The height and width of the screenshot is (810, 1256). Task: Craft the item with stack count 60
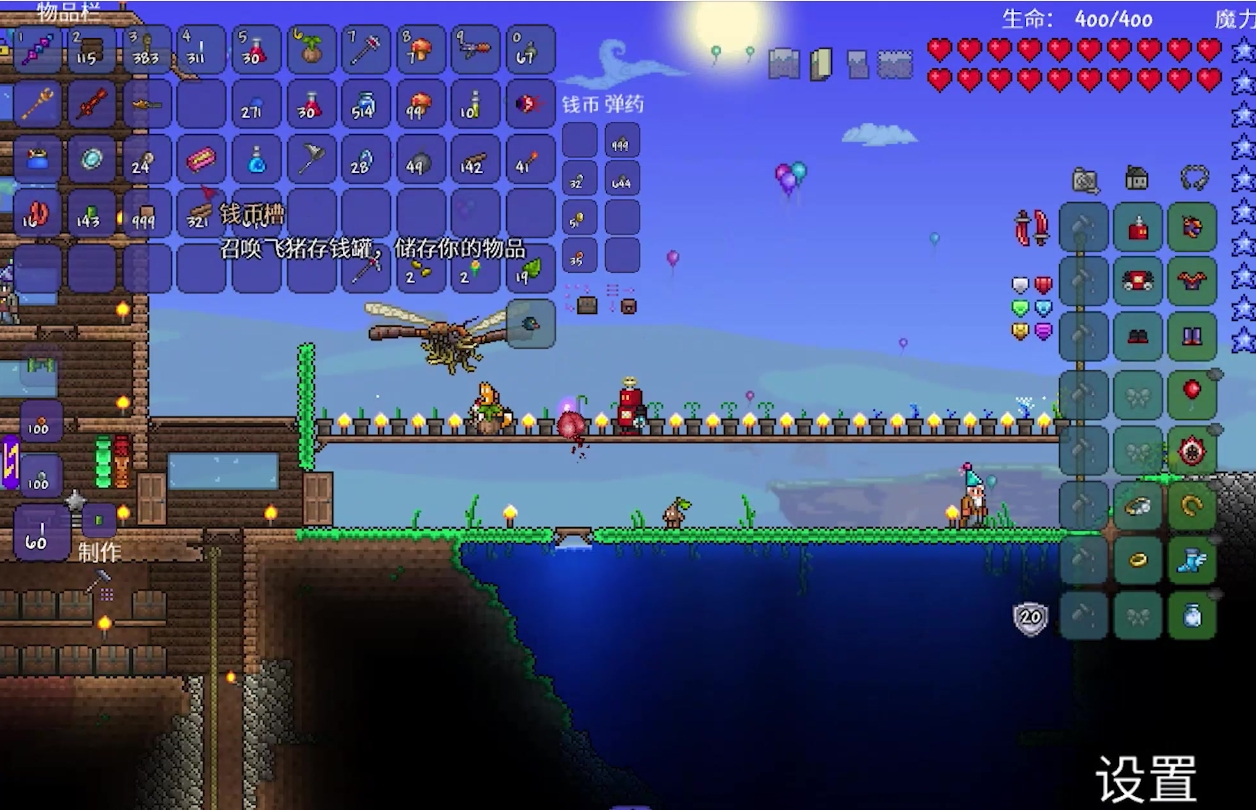(x=40, y=533)
